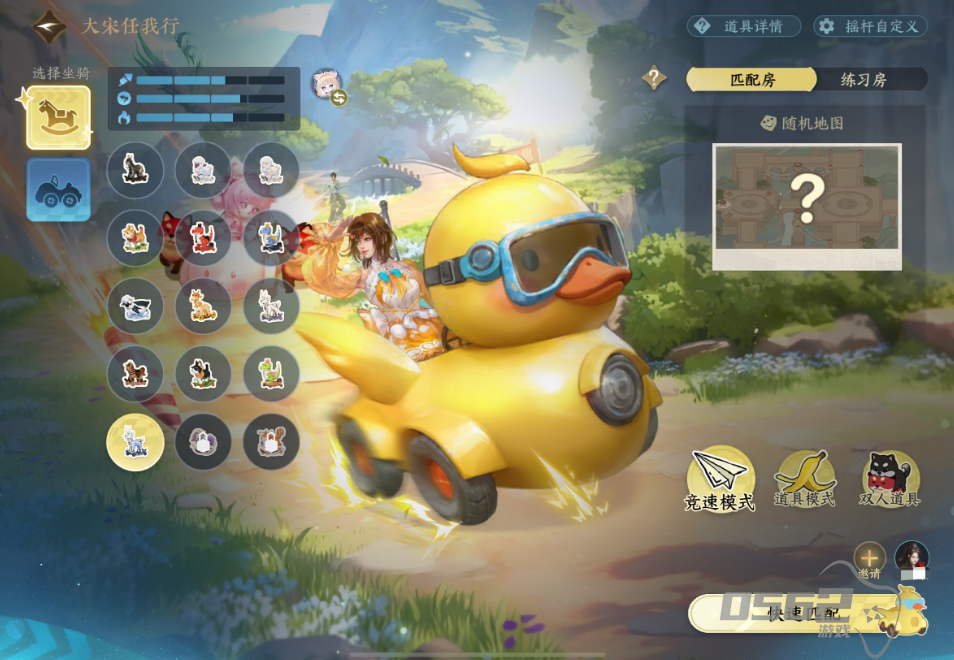This screenshot has width=954, height=660.
Task: Invite a teammate with the plus button
Action: point(869,558)
